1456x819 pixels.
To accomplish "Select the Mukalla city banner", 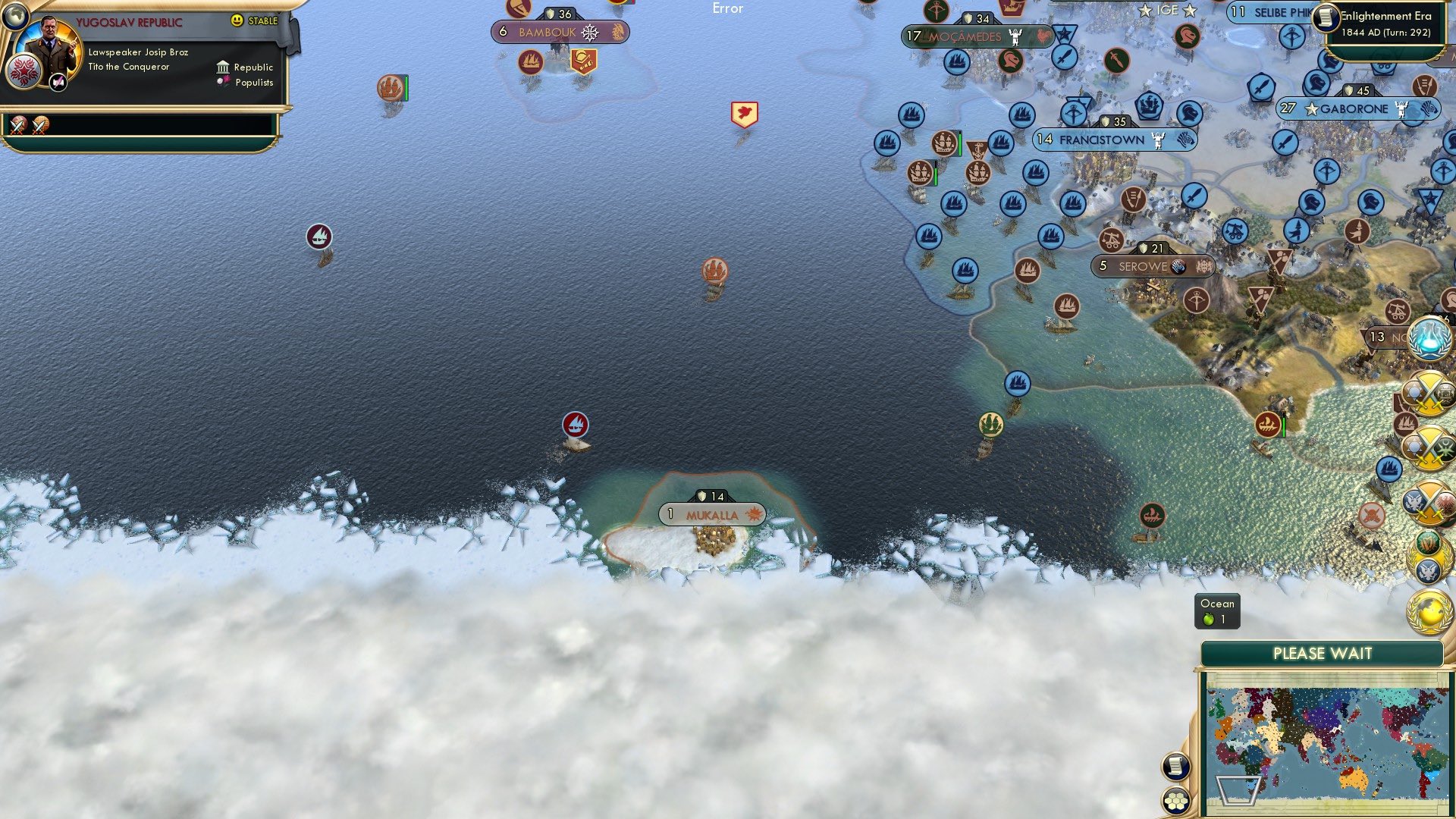I will (711, 514).
